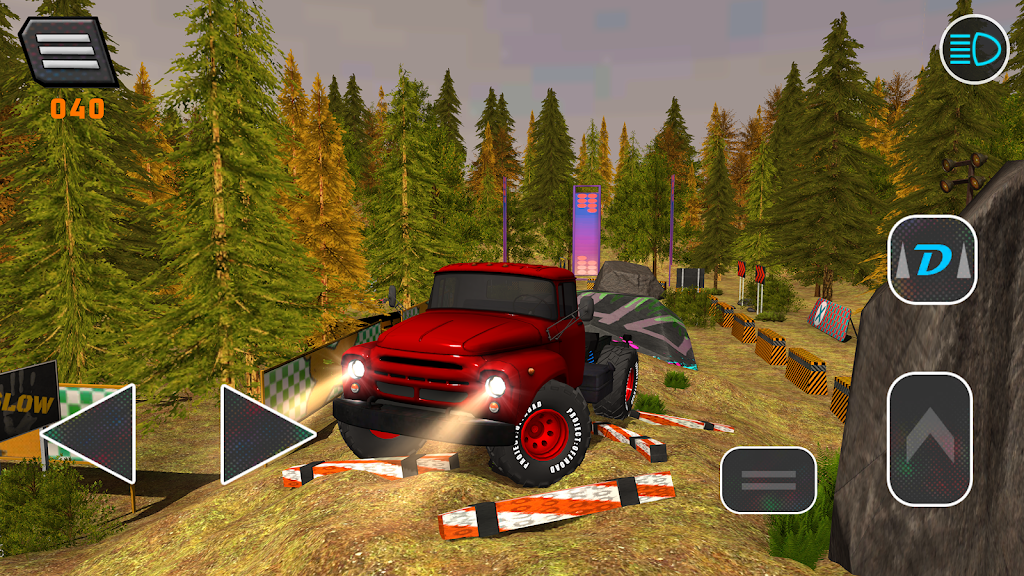Toggle the headlights icon

[x=974, y=49]
